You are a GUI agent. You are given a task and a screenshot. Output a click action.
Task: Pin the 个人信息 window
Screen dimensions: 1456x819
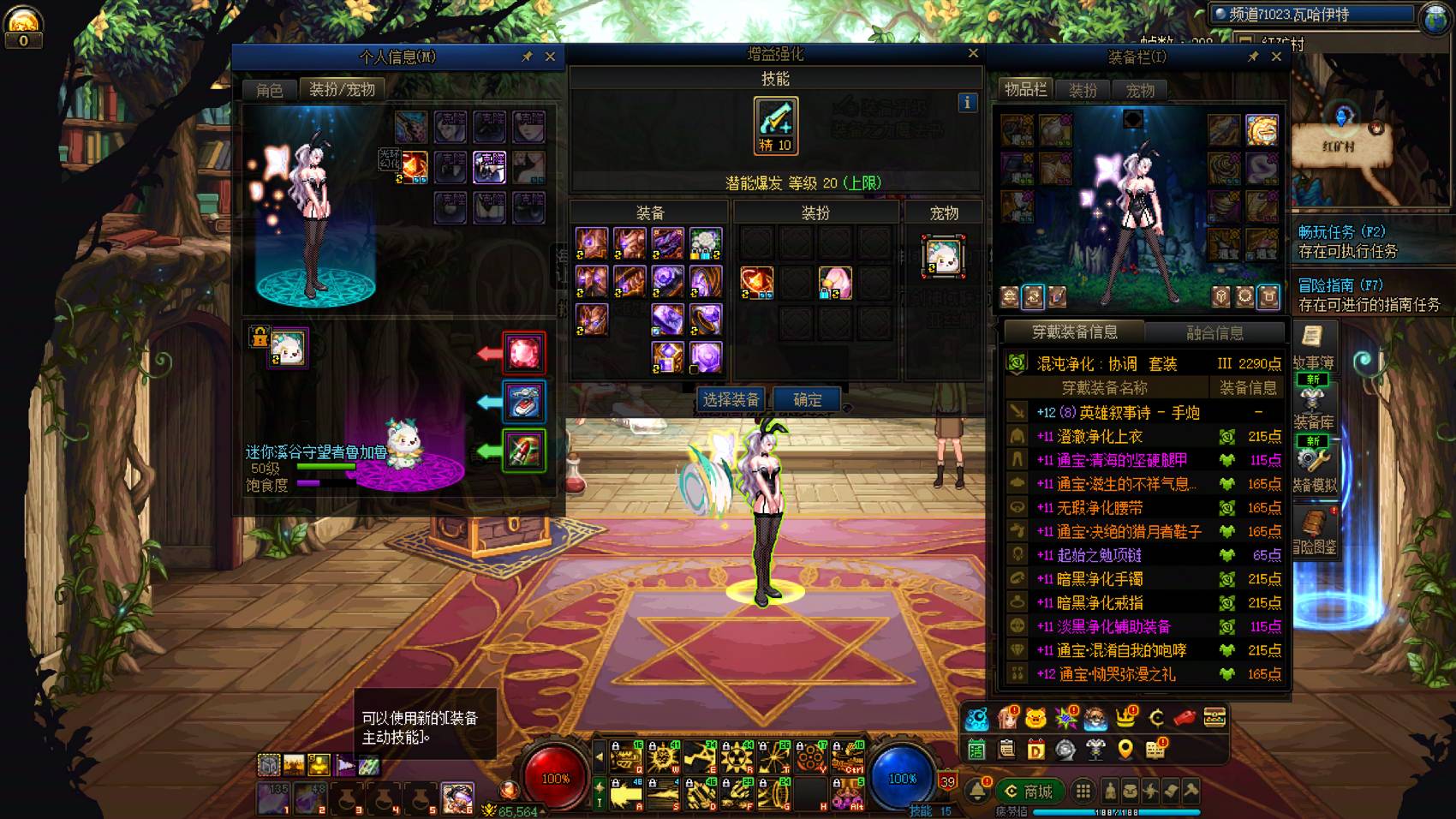point(528,57)
